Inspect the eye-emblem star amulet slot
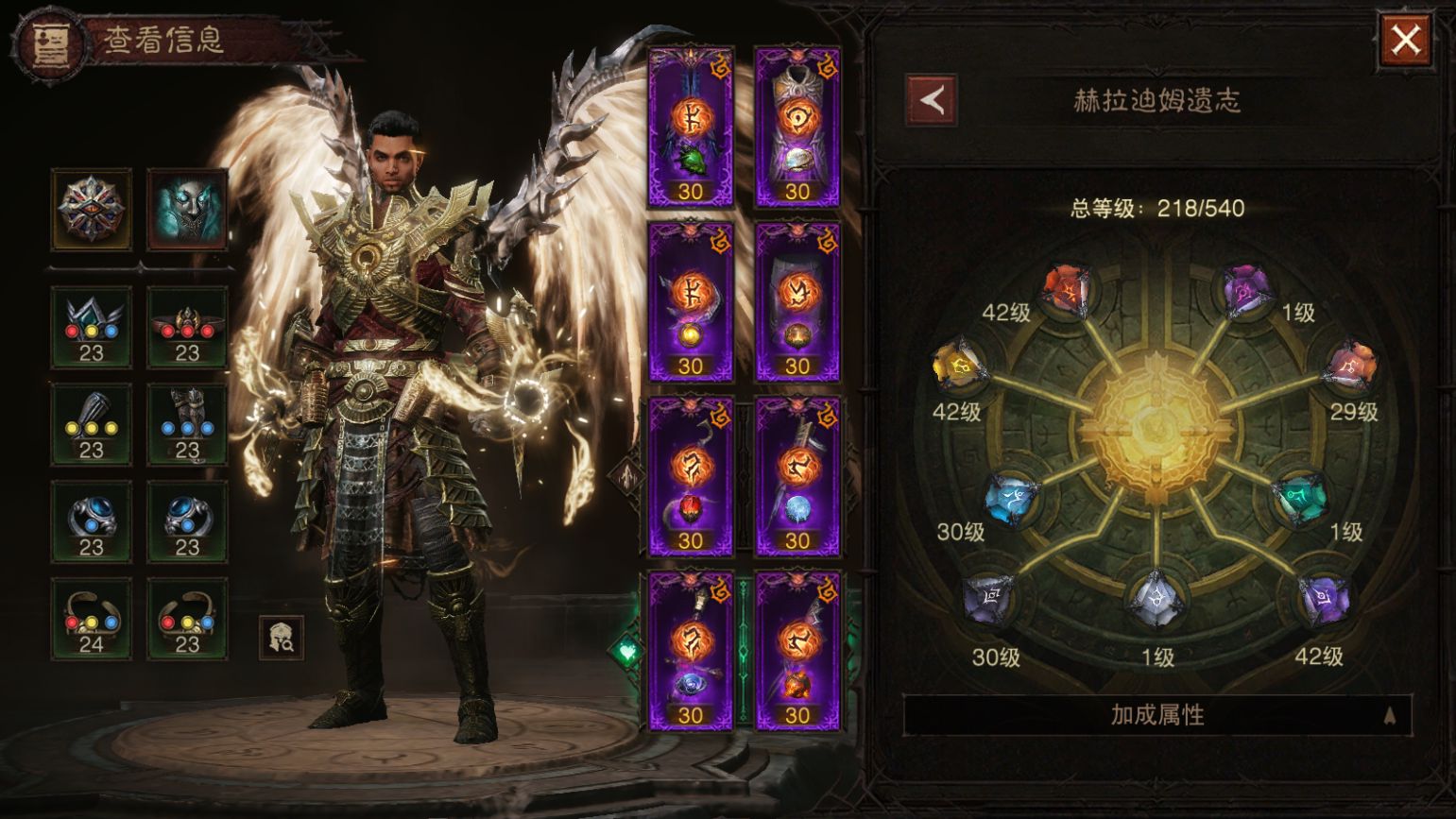This screenshot has width=1456, height=819. click(x=92, y=209)
